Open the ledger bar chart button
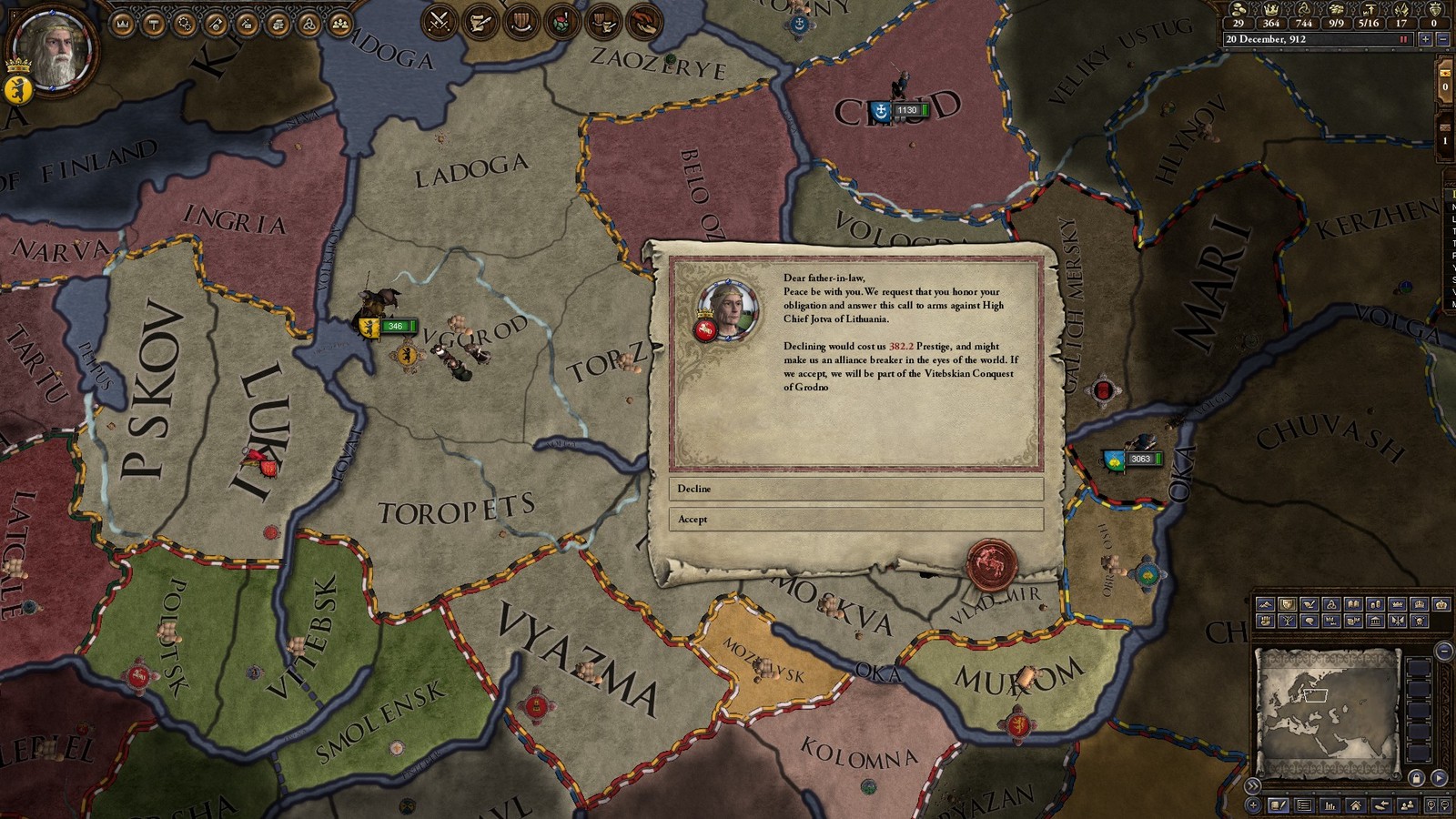 (x=1330, y=805)
